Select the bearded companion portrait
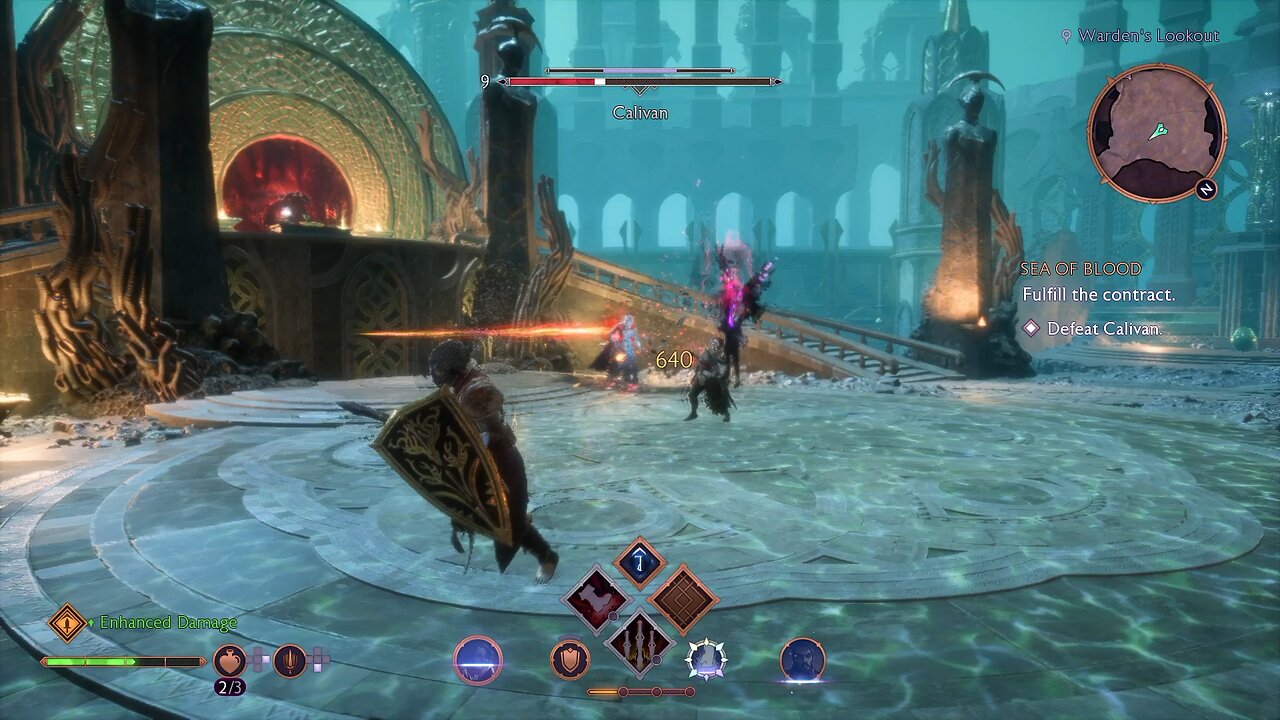This screenshot has width=1280, height=720. click(x=802, y=660)
